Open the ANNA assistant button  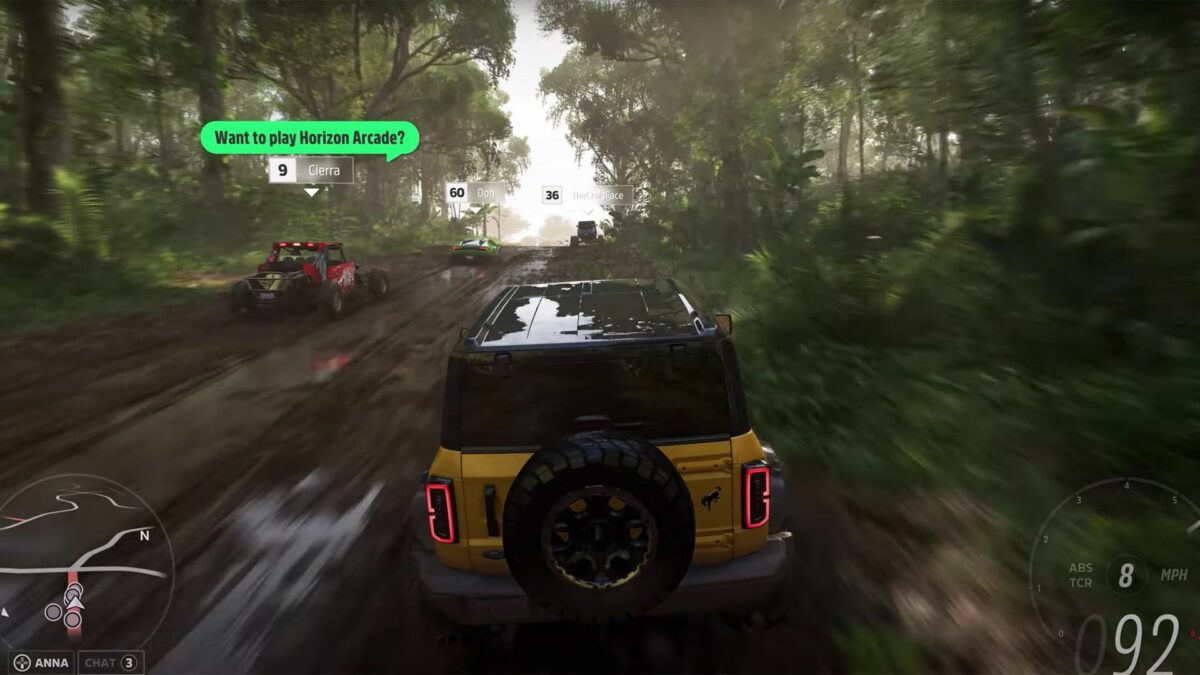tap(42, 662)
